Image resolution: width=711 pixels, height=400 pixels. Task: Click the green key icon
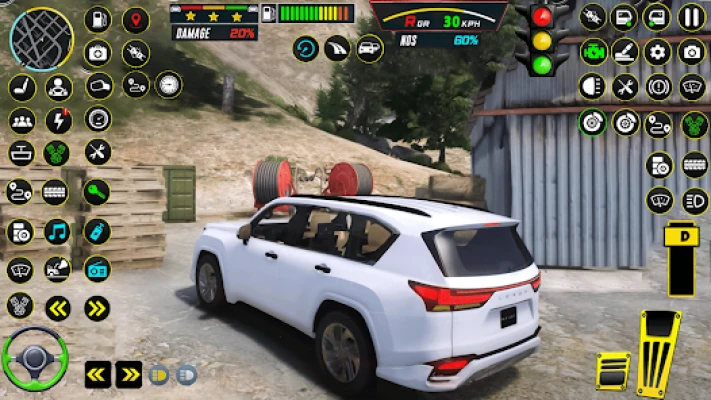[x=96, y=190]
